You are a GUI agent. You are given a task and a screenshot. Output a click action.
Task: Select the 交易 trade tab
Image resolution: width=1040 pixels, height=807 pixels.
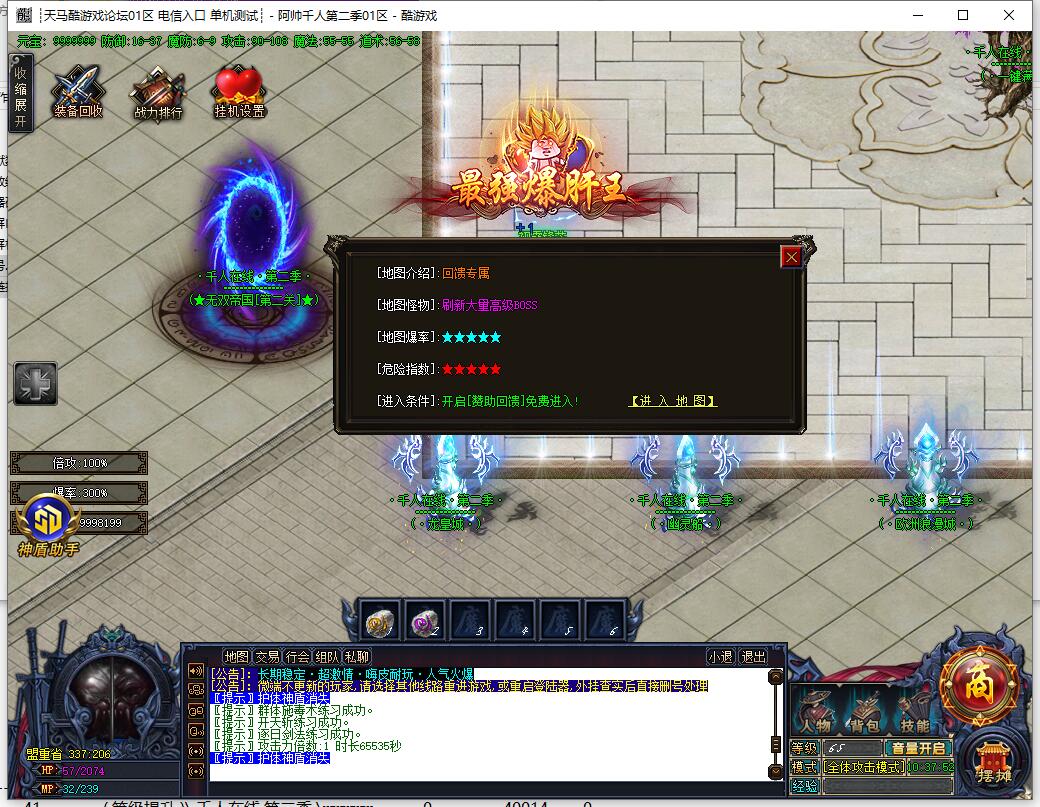267,657
